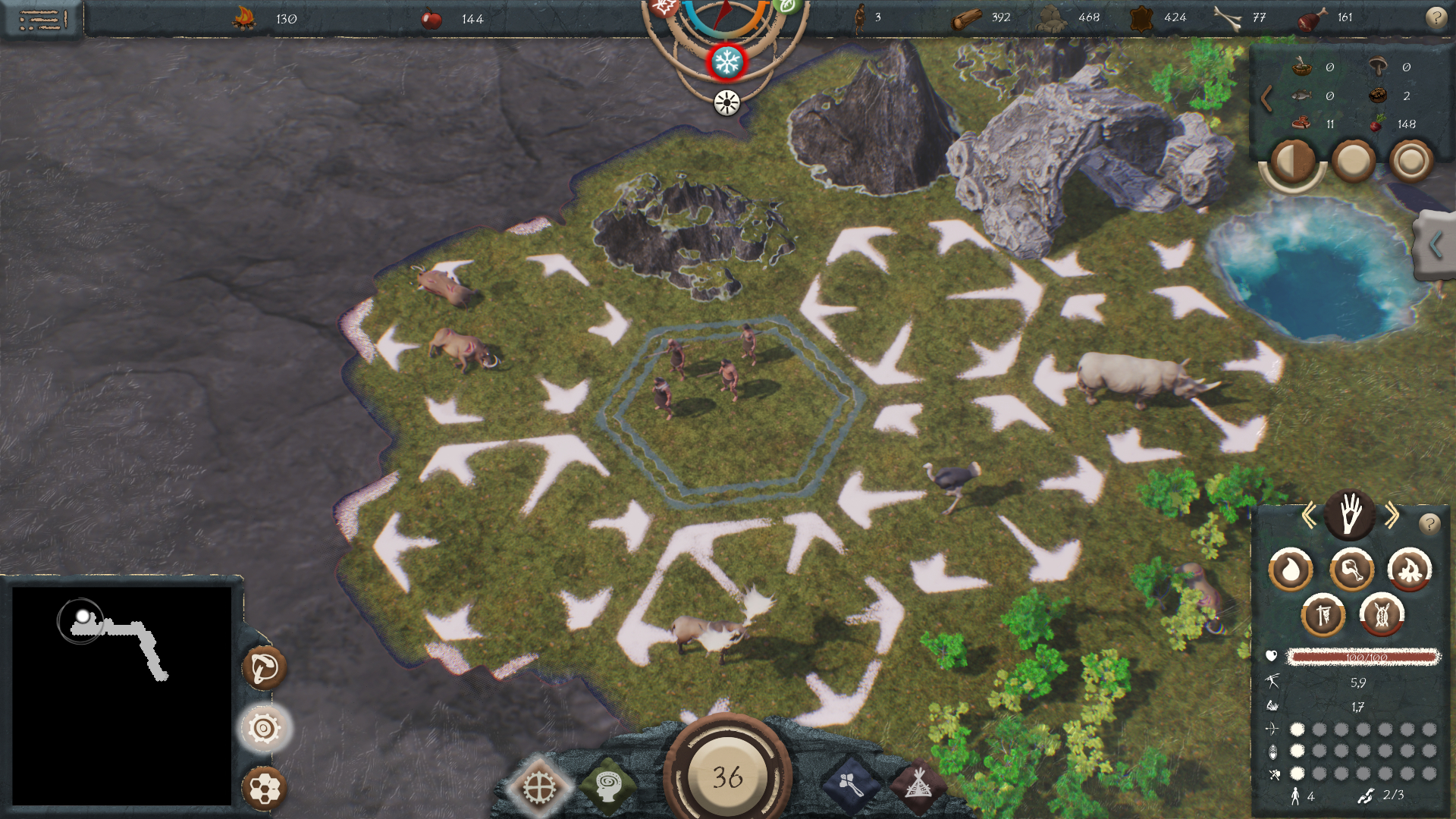This screenshot has height=819, width=1456.
Task: Choose the full-circle food ration button
Action: pos(1353,161)
